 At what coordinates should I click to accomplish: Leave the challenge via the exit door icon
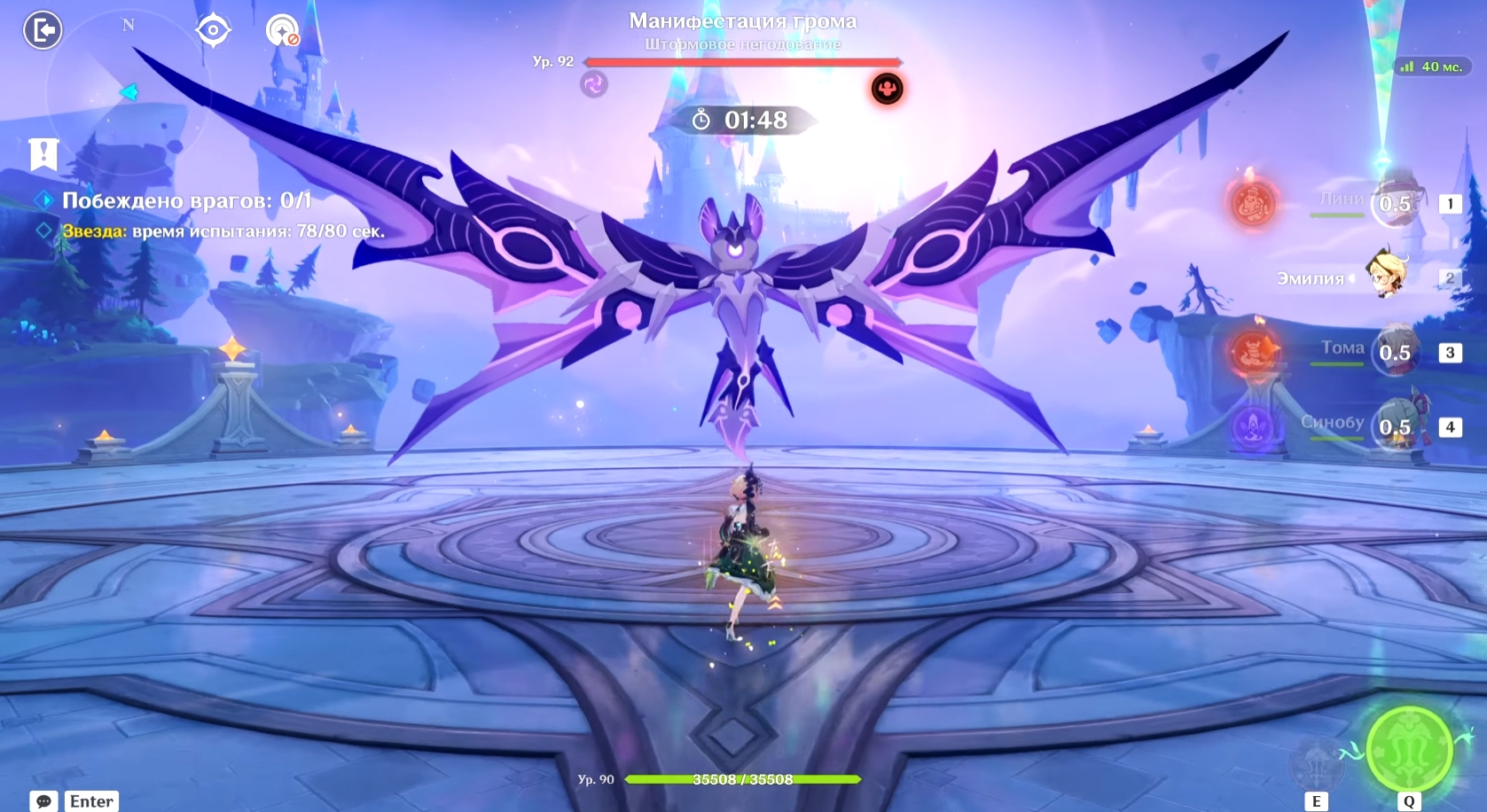tap(42, 31)
